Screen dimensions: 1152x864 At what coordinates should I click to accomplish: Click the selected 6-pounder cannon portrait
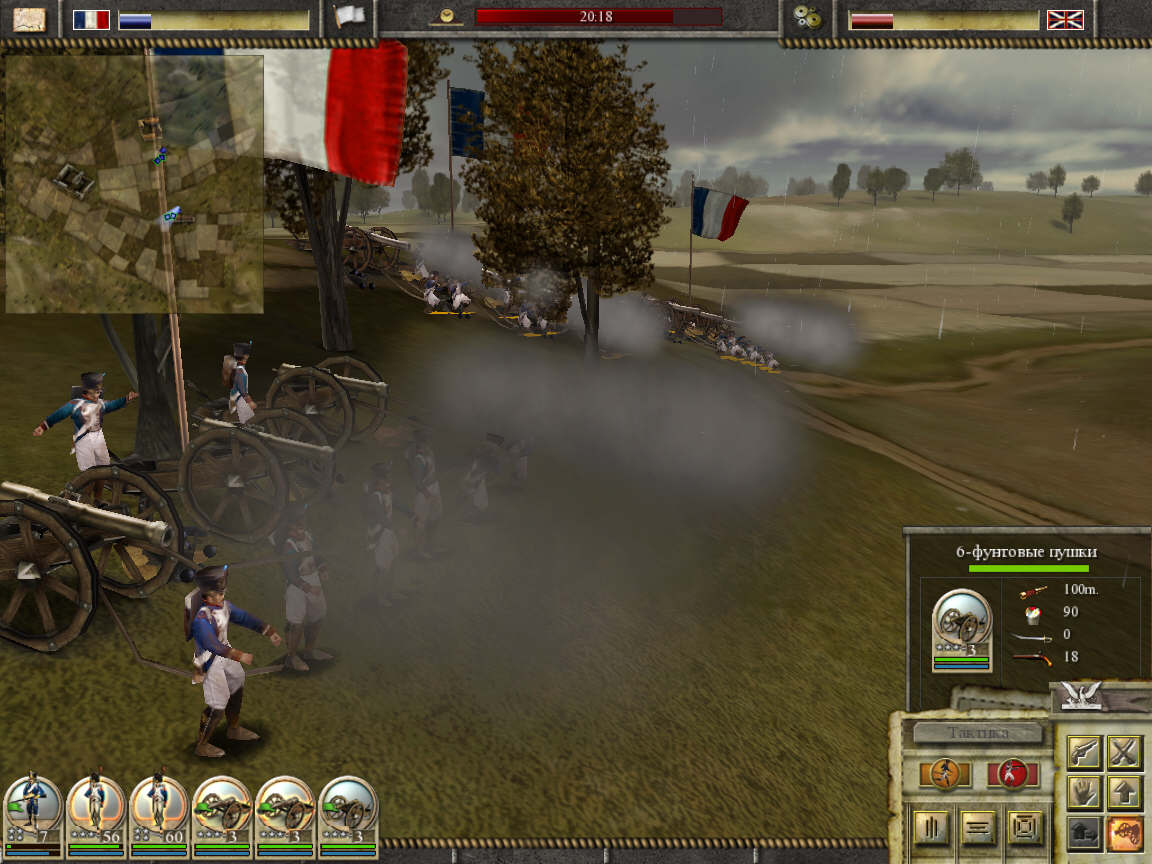961,628
